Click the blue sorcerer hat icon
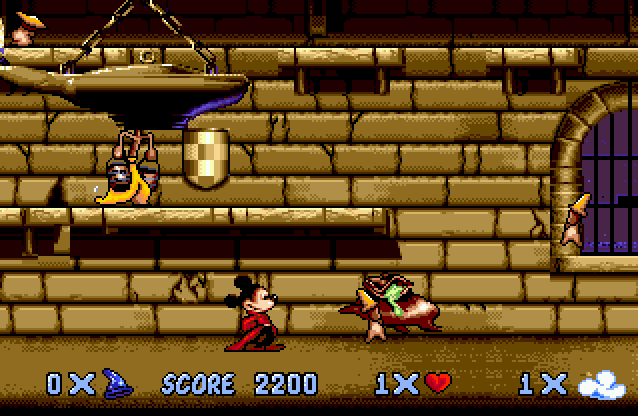This screenshot has width=638, height=416. pyautogui.click(x=119, y=383)
